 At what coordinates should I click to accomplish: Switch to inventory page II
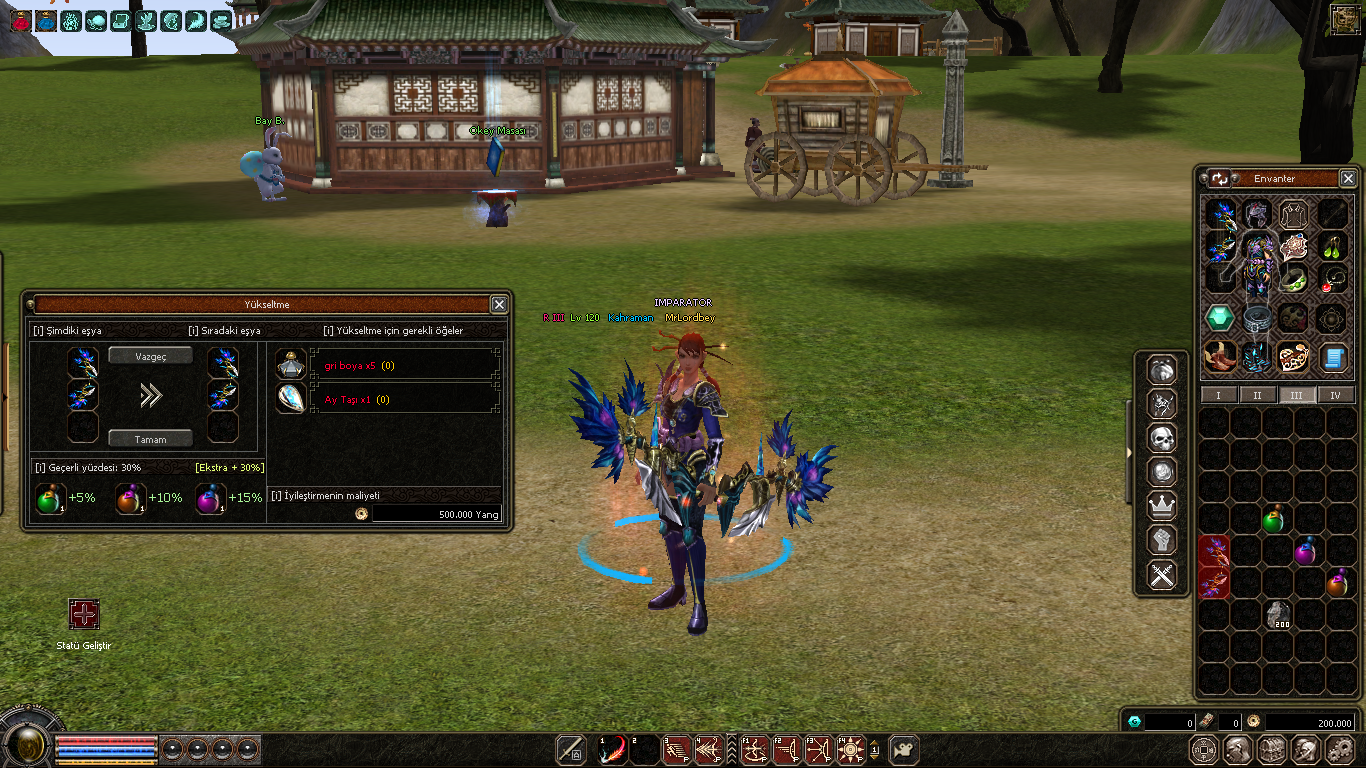tap(1257, 395)
